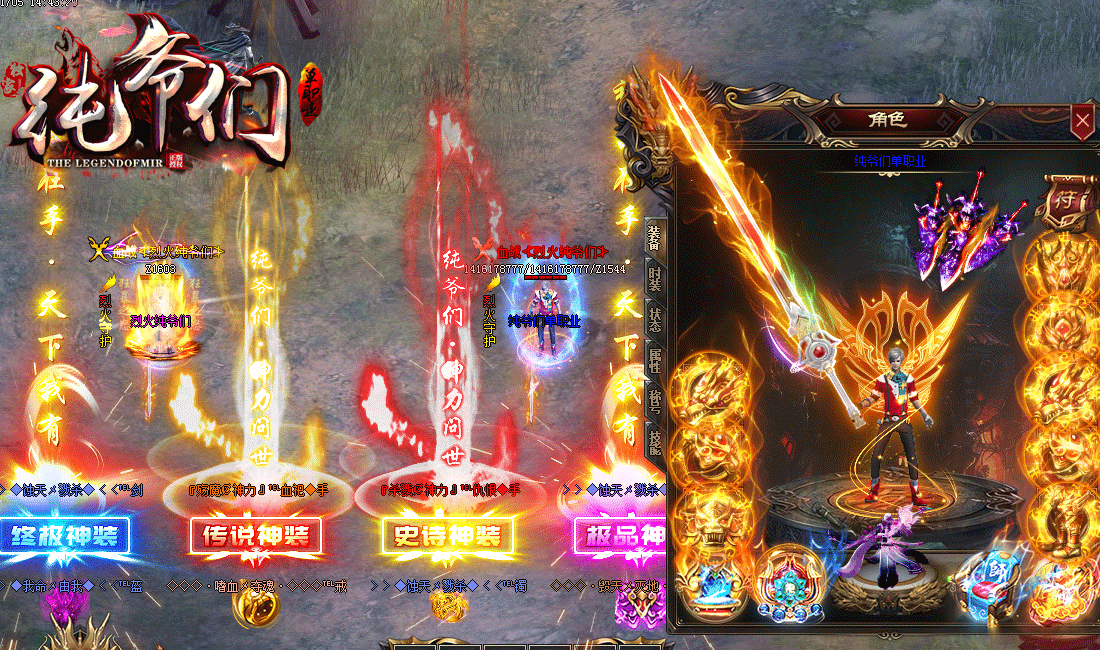Open the 时装 fashion tab
Image resolution: width=1100 pixels, height=650 pixels.
pos(654,278)
